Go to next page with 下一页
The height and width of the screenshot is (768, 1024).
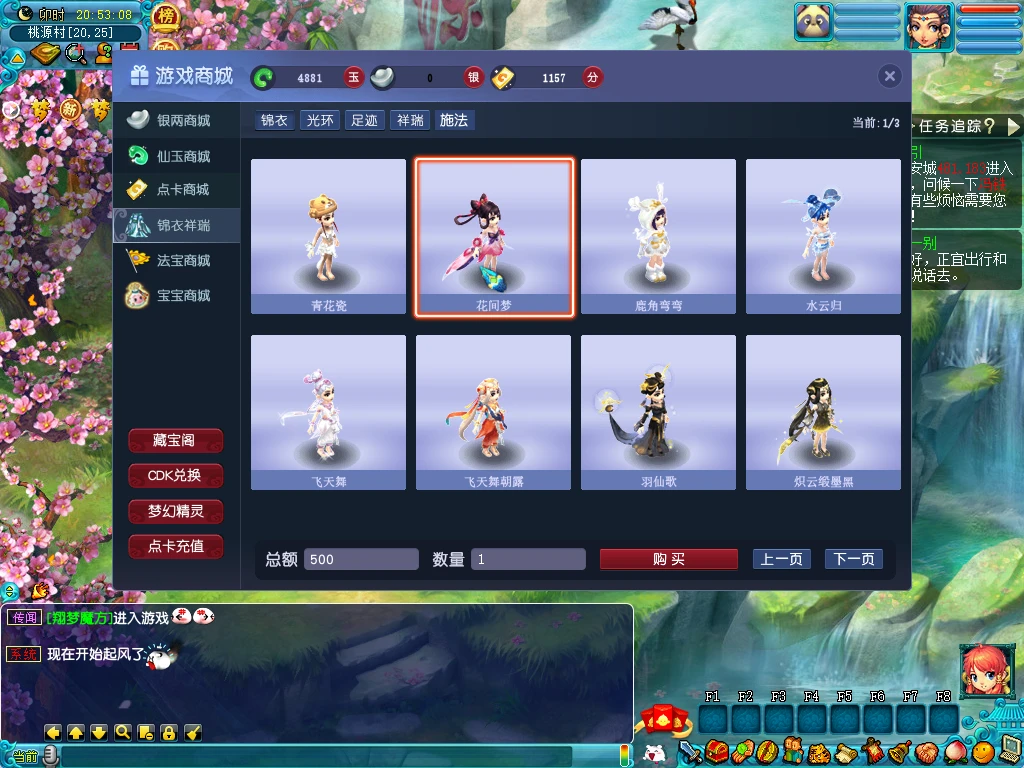point(853,559)
